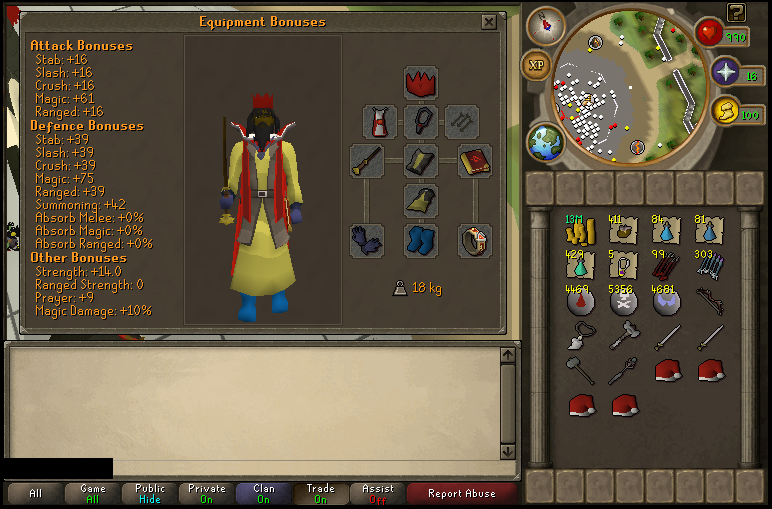The image size is (772, 509).
Task: Click the equipped staff weapon slot
Action: [367, 161]
